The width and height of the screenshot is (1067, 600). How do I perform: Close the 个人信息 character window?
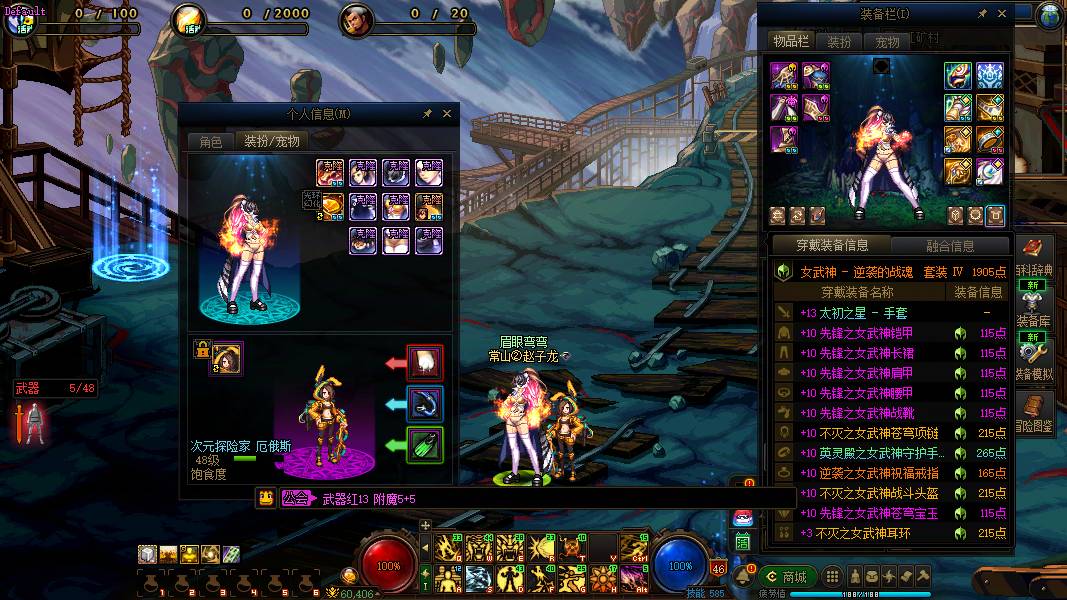point(447,114)
